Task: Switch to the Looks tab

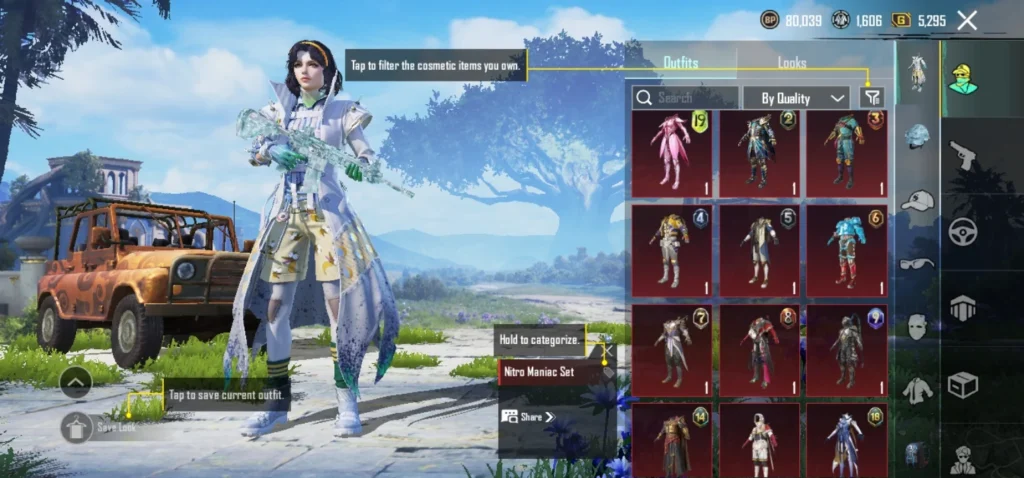Action: (x=791, y=63)
